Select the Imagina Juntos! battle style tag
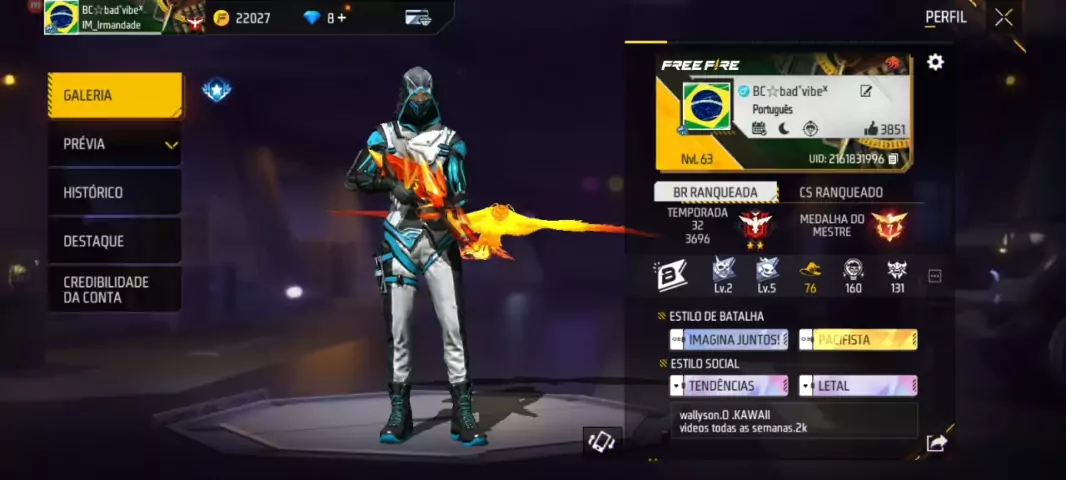The height and width of the screenshot is (480, 1066). point(729,340)
